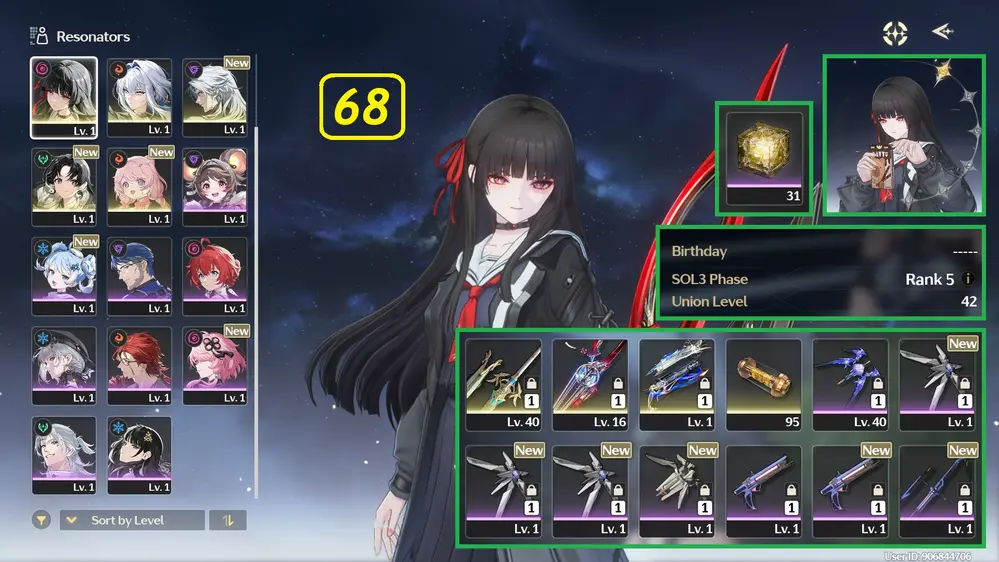The height and width of the screenshot is (562, 999).
Task: Click the info icon beside Rank 5
Action: tap(967, 279)
